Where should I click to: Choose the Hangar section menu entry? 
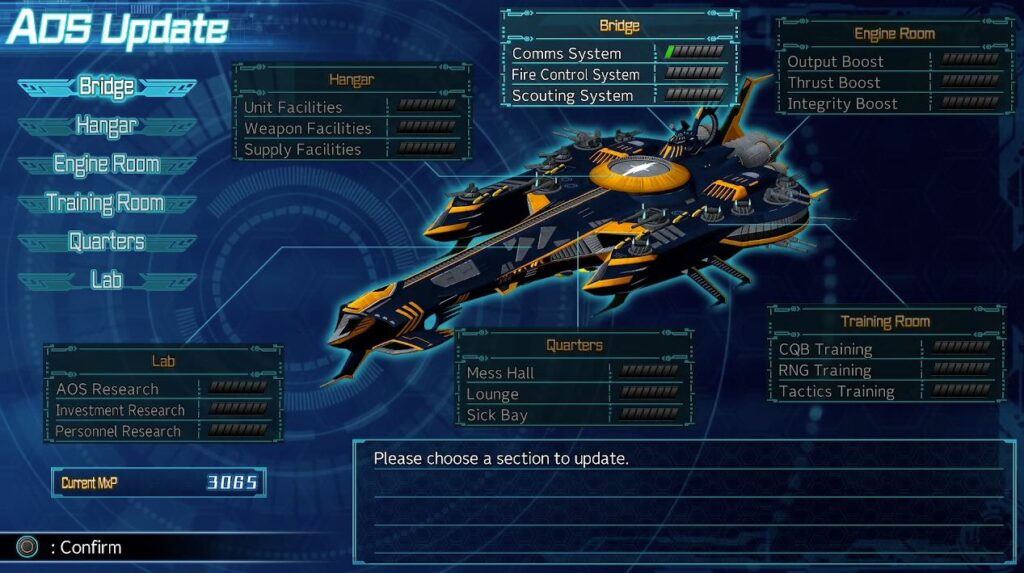(x=106, y=126)
